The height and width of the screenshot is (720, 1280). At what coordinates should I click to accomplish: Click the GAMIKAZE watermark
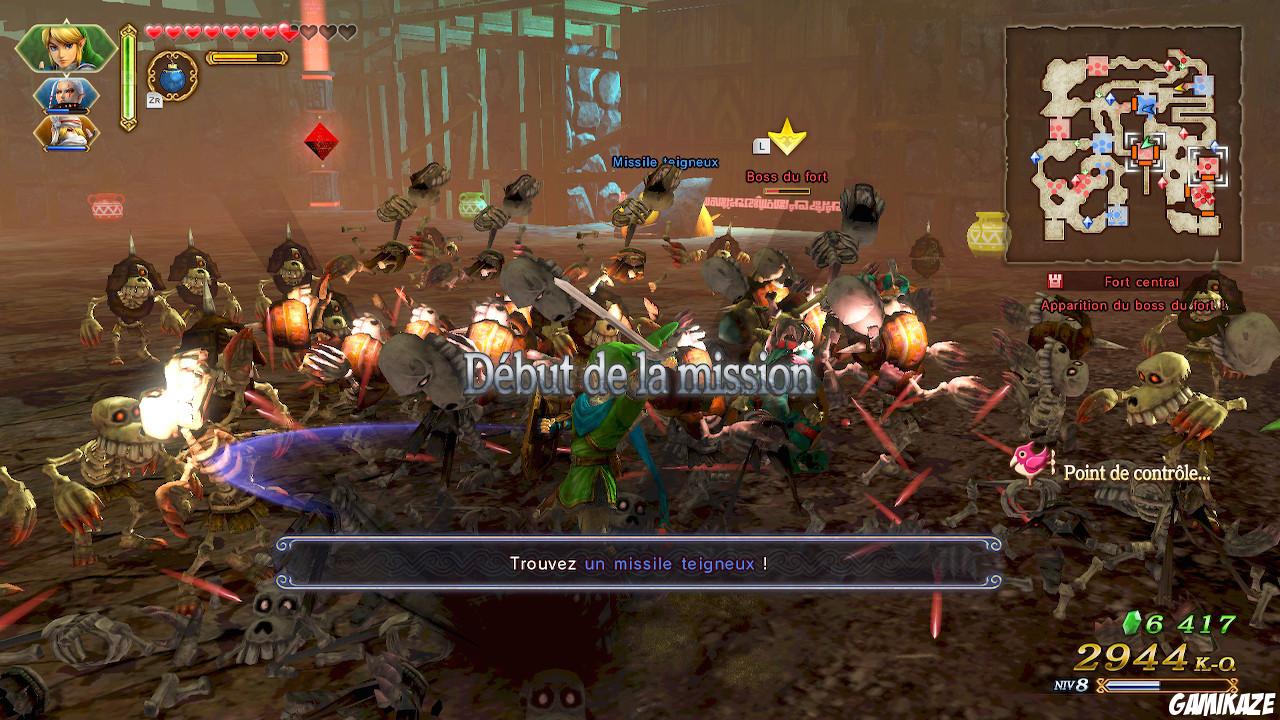tap(1224, 703)
